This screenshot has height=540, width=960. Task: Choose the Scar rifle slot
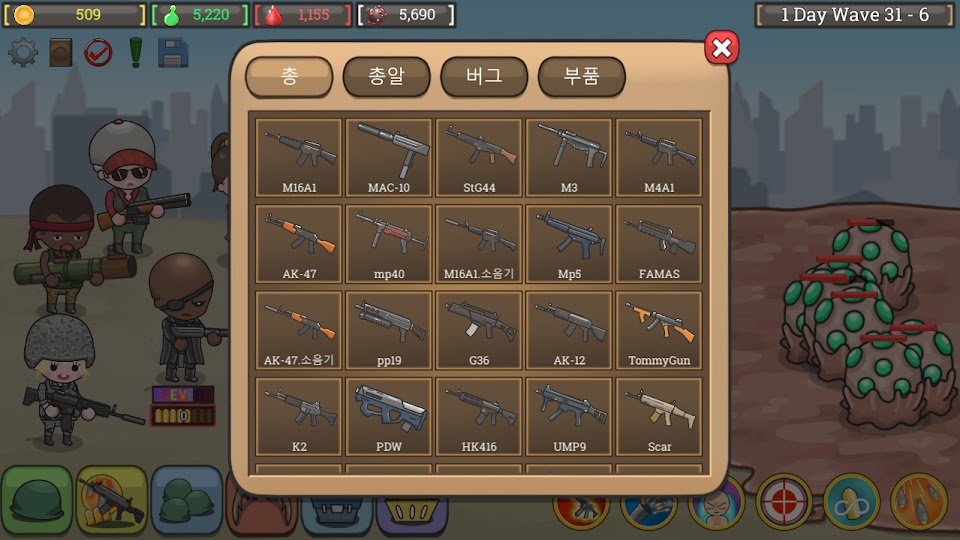pyautogui.click(x=659, y=415)
